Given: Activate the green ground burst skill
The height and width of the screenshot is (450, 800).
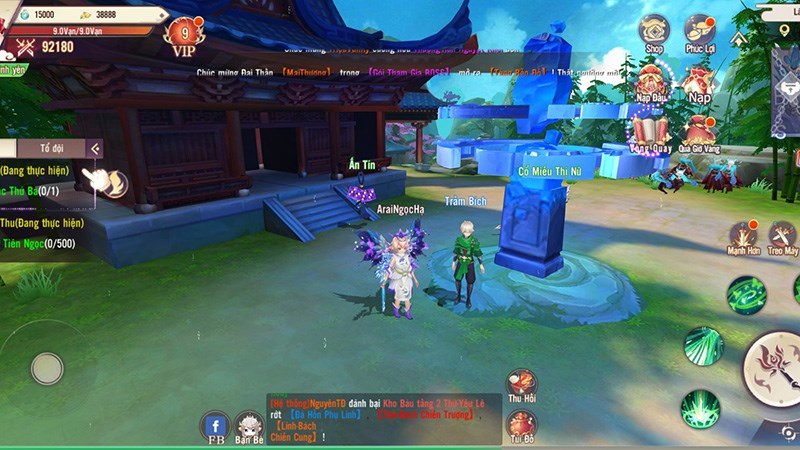Looking at the screenshot, I should pyautogui.click(x=699, y=408).
